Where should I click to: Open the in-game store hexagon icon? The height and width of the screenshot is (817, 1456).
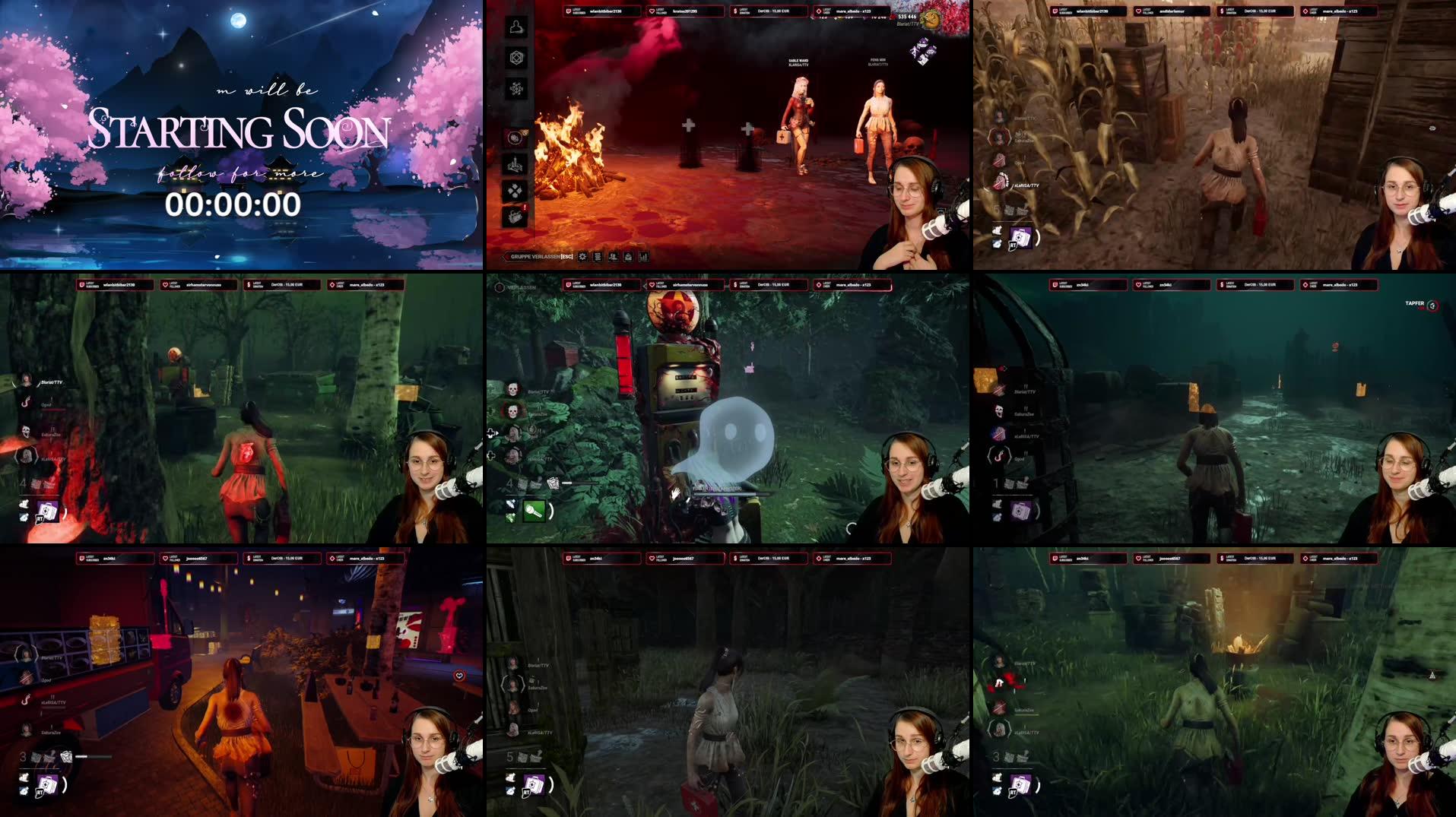pyautogui.click(x=515, y=59)
